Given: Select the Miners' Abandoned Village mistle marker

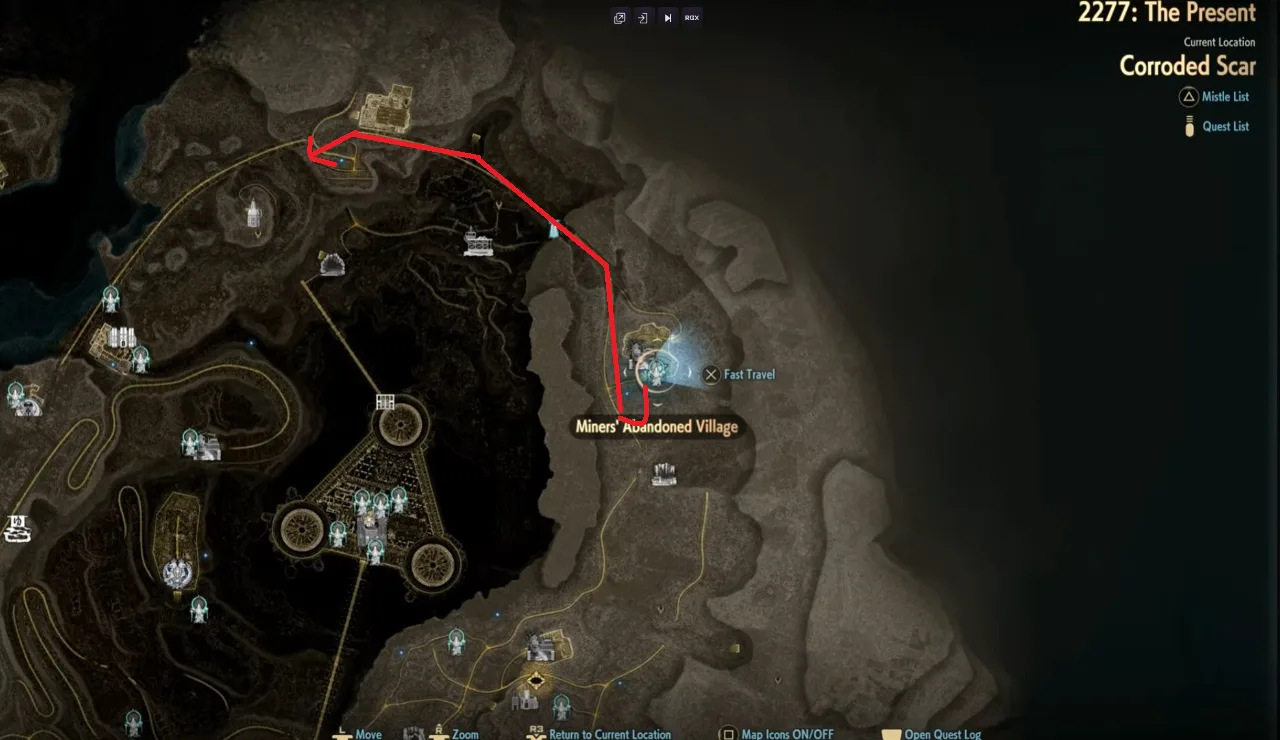Looking at the screenshot, I should 656,370.
